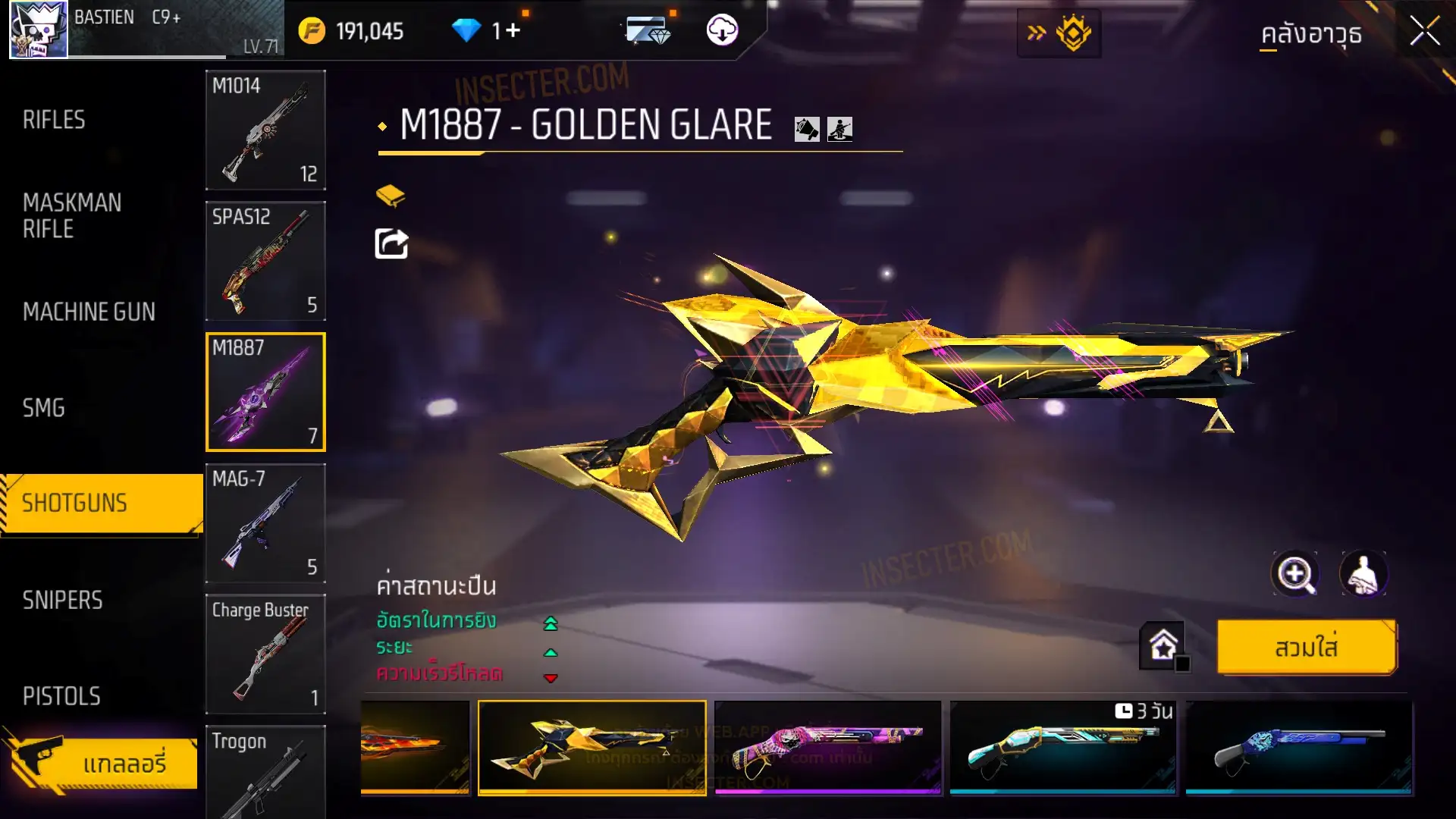This screenshot has height=819, width=1456.
Task: Open the Maskman Rifle category
Action: coord(72,215)
